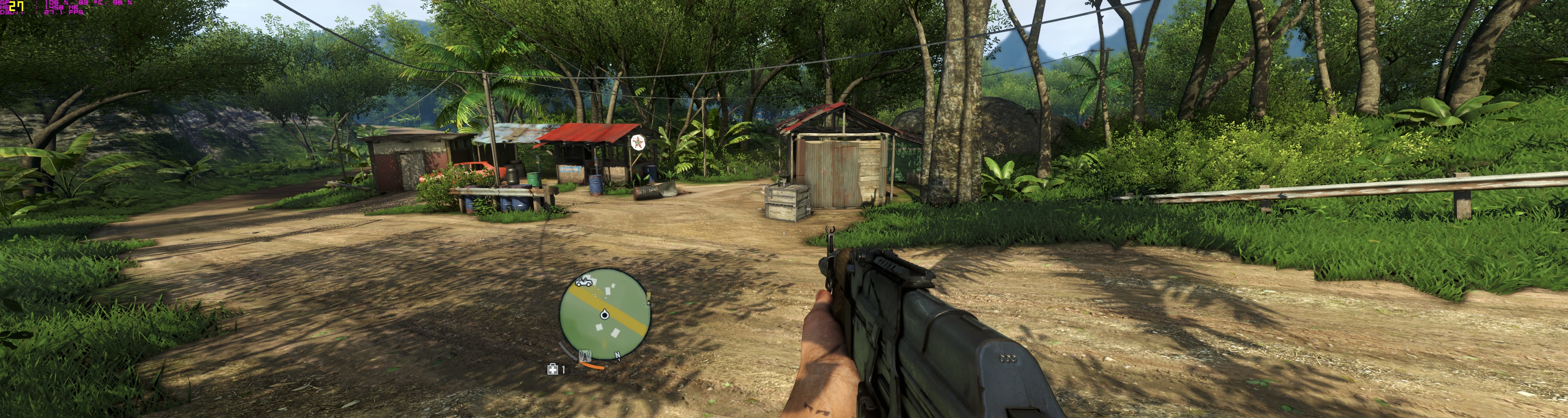Select the radio tower marker on minimap
1568x418 pixels.
586,356
